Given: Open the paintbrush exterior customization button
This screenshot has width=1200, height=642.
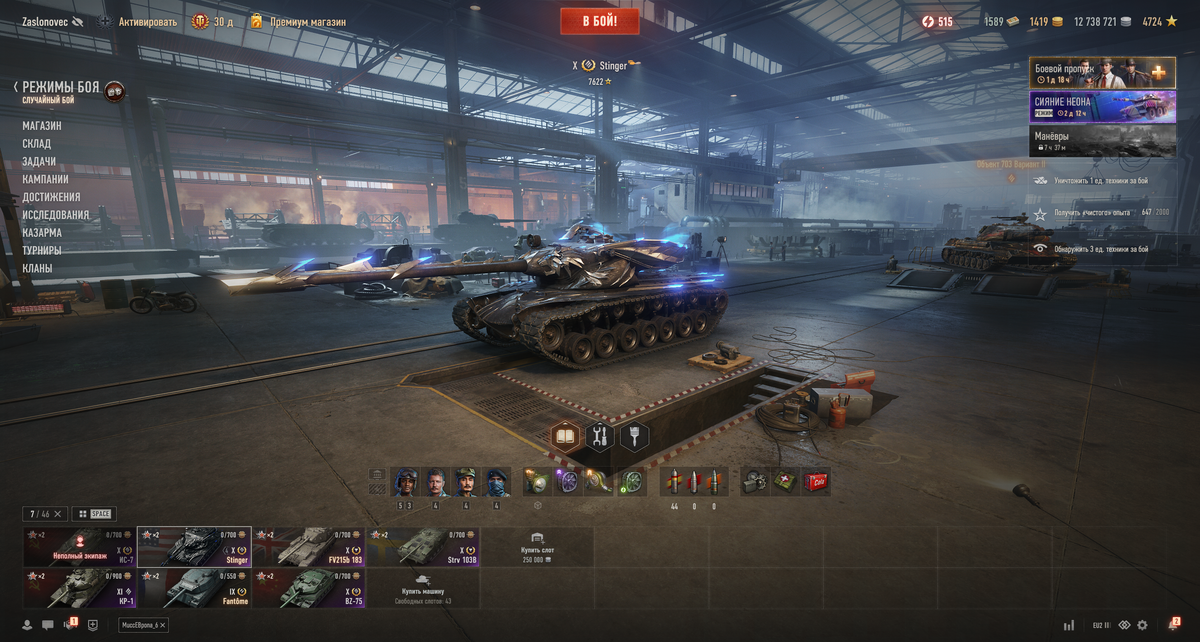Looking at the screenshot, I should pyautogui.click(x=634, y=436).
